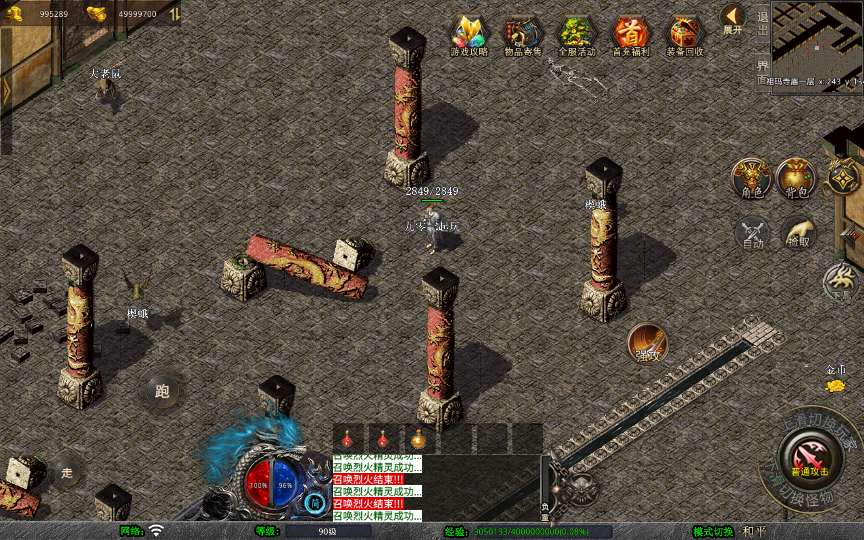Select the 走 walk movement button
Viewport: 864px width, 540px height.
click(67, 472)
